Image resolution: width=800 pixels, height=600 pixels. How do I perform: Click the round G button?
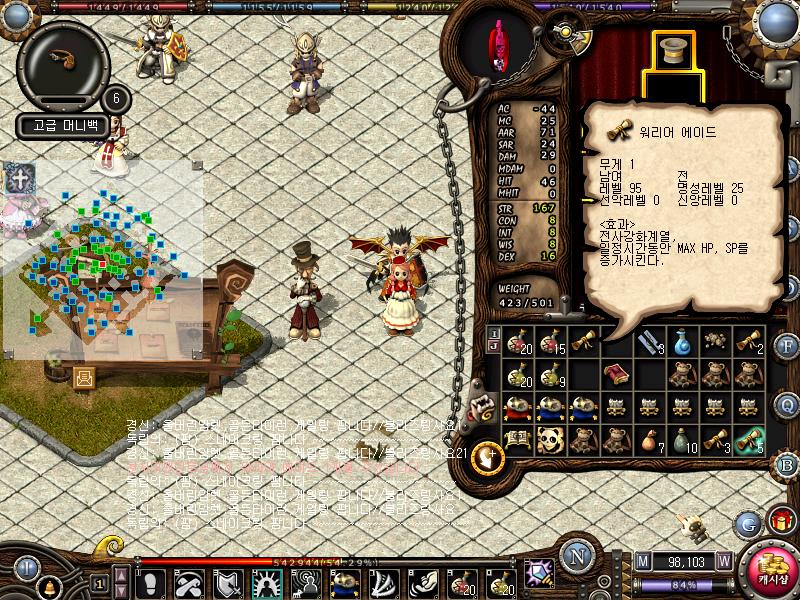(x=747, y=523)
